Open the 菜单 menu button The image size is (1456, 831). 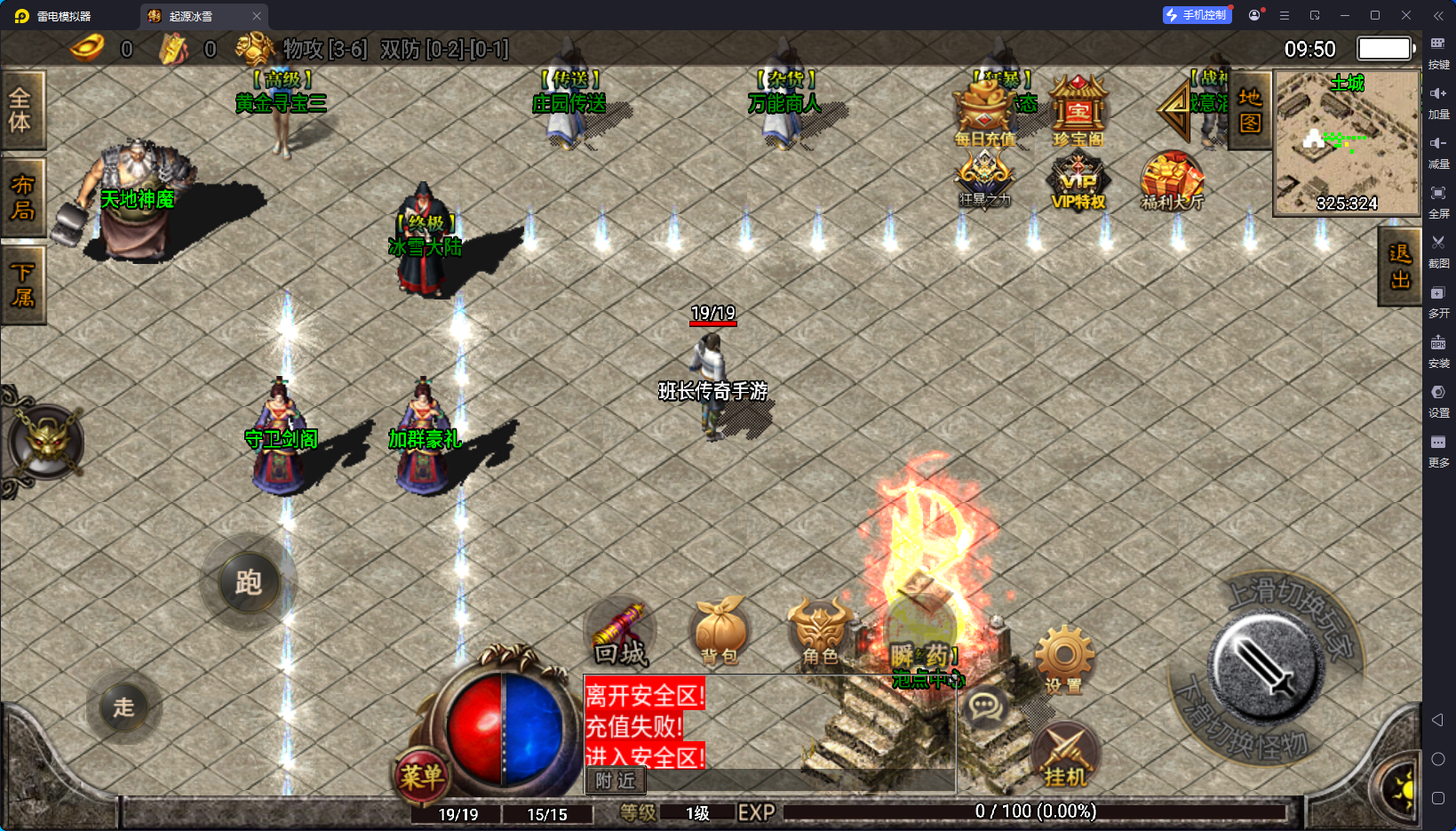pyautogui.click(x=420, y=777)
